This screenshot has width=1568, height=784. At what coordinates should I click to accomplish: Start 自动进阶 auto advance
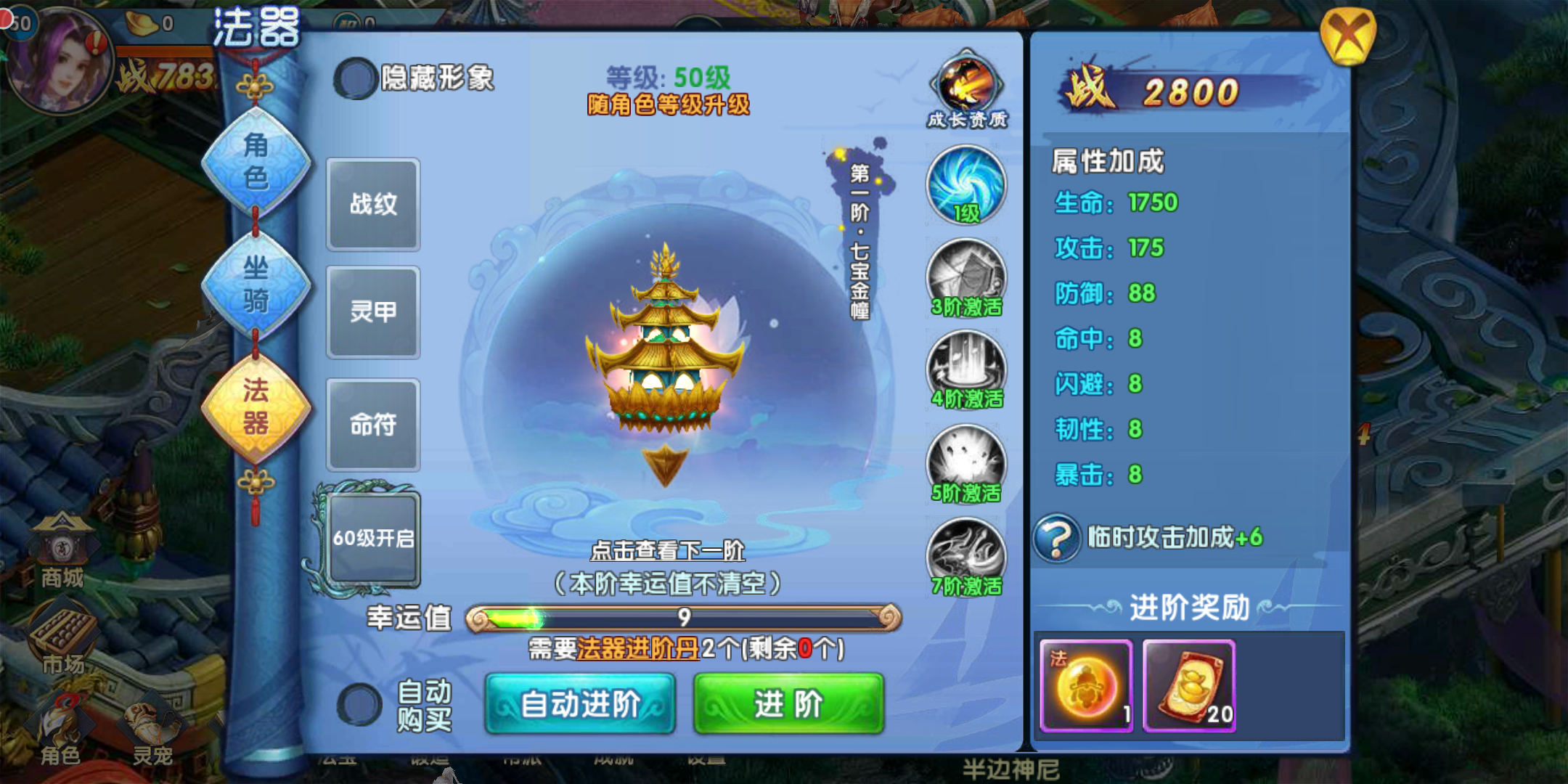click(x=580, y=703)
